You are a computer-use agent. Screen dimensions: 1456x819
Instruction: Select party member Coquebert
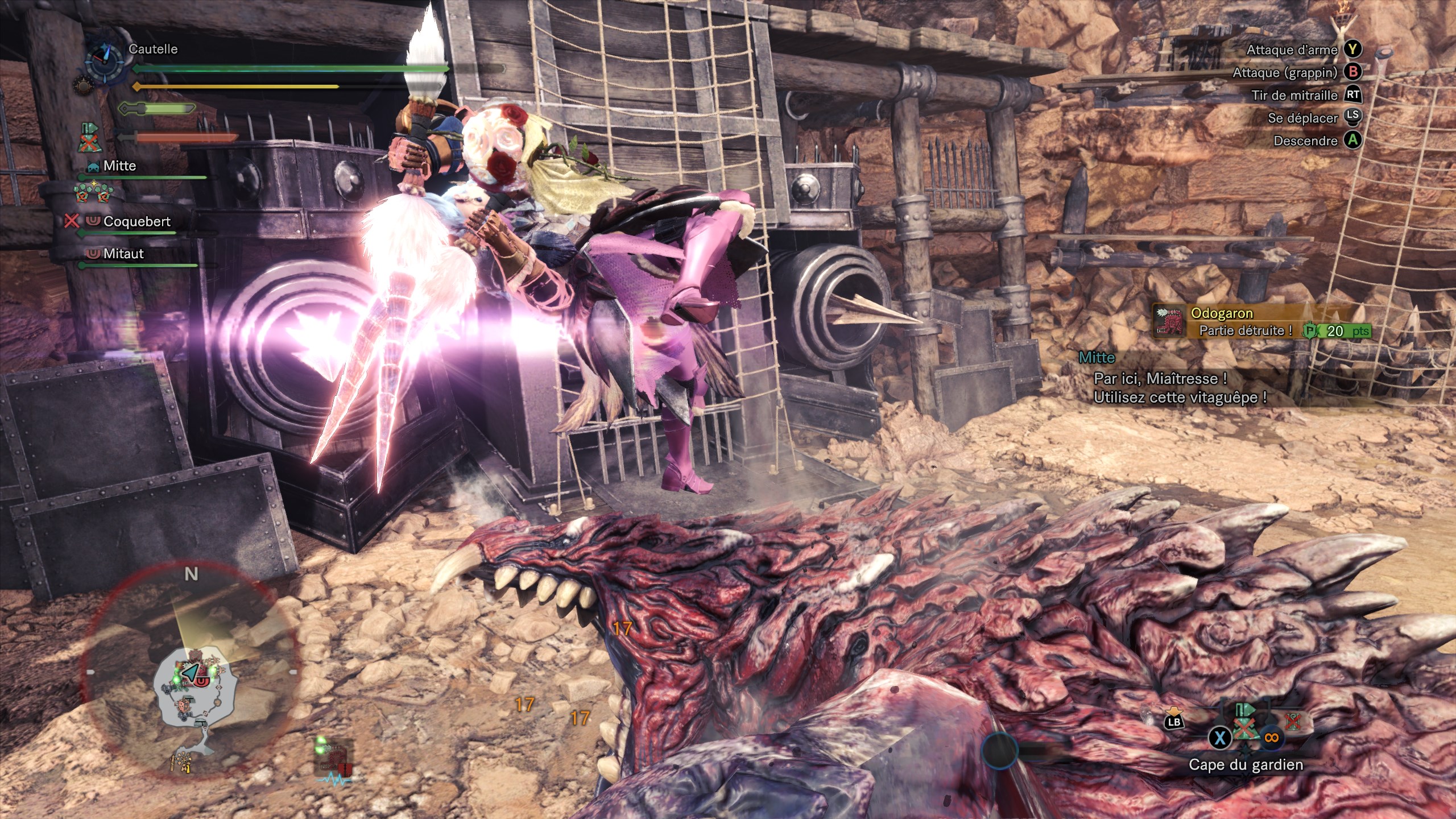coord(136,222)
